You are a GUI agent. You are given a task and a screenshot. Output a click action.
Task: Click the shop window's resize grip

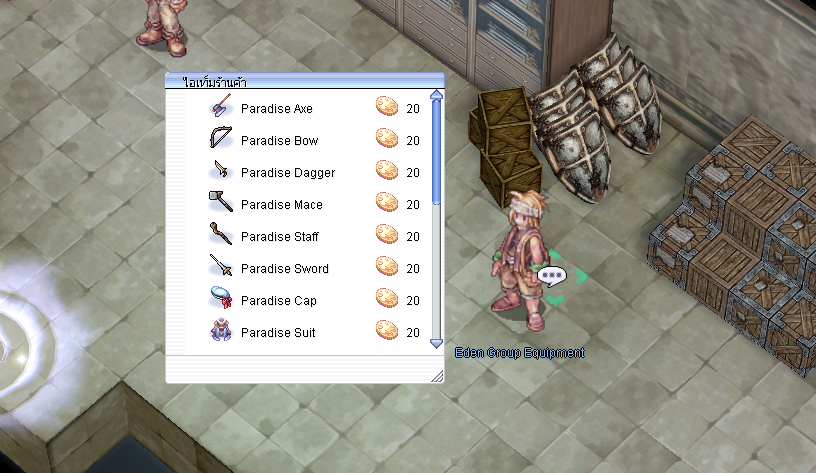pos(436,376)
